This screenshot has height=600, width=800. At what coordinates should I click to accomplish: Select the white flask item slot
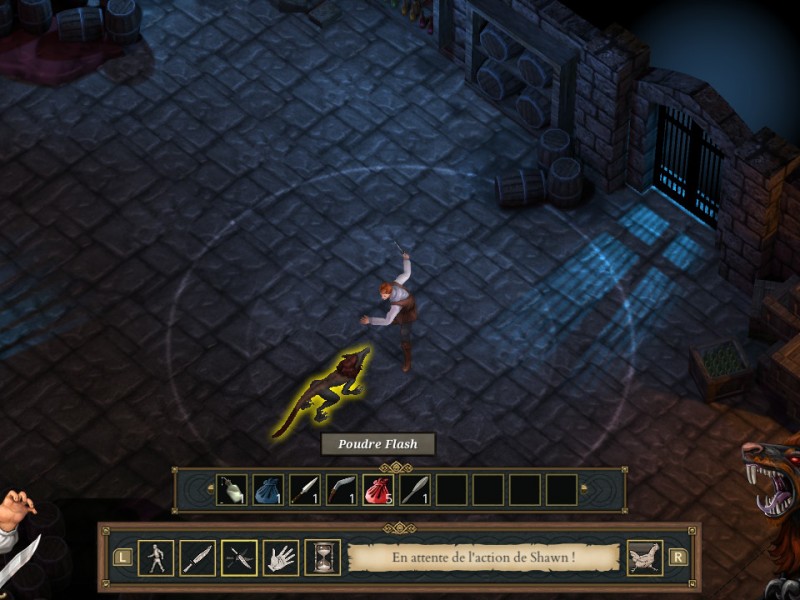pyautogui.click(x=232, y=490)
